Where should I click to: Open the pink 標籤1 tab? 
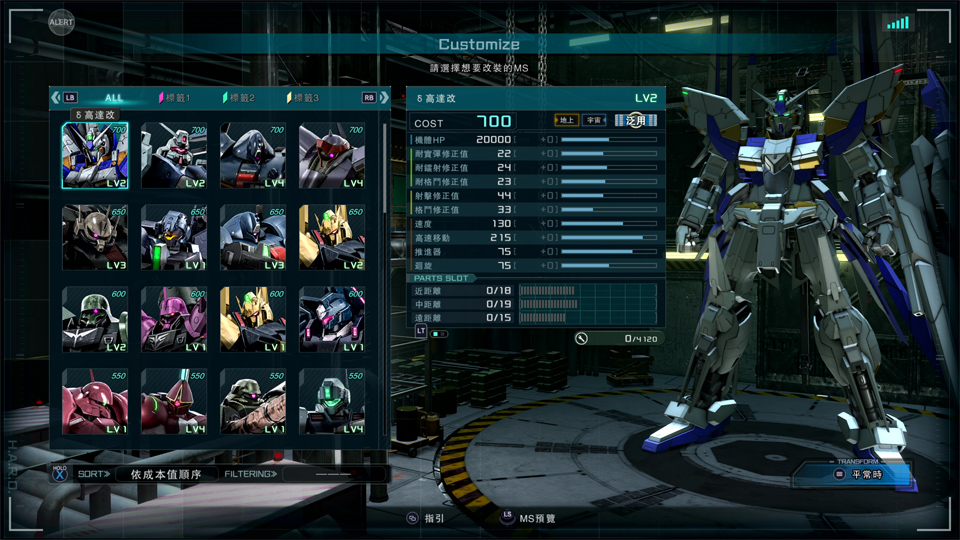(175, 98)
